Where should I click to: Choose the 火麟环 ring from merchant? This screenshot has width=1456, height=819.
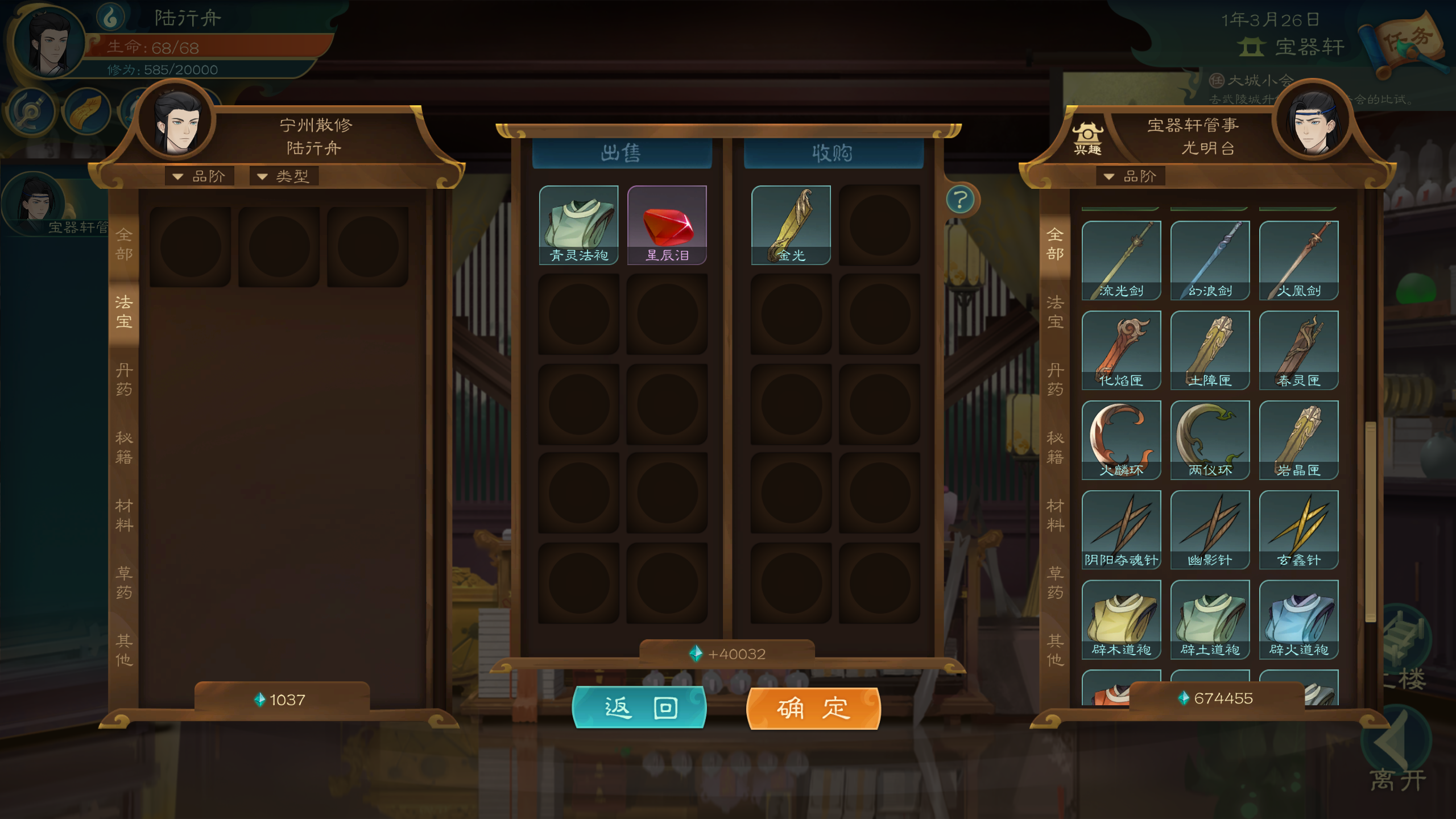tap(1121, 440)
